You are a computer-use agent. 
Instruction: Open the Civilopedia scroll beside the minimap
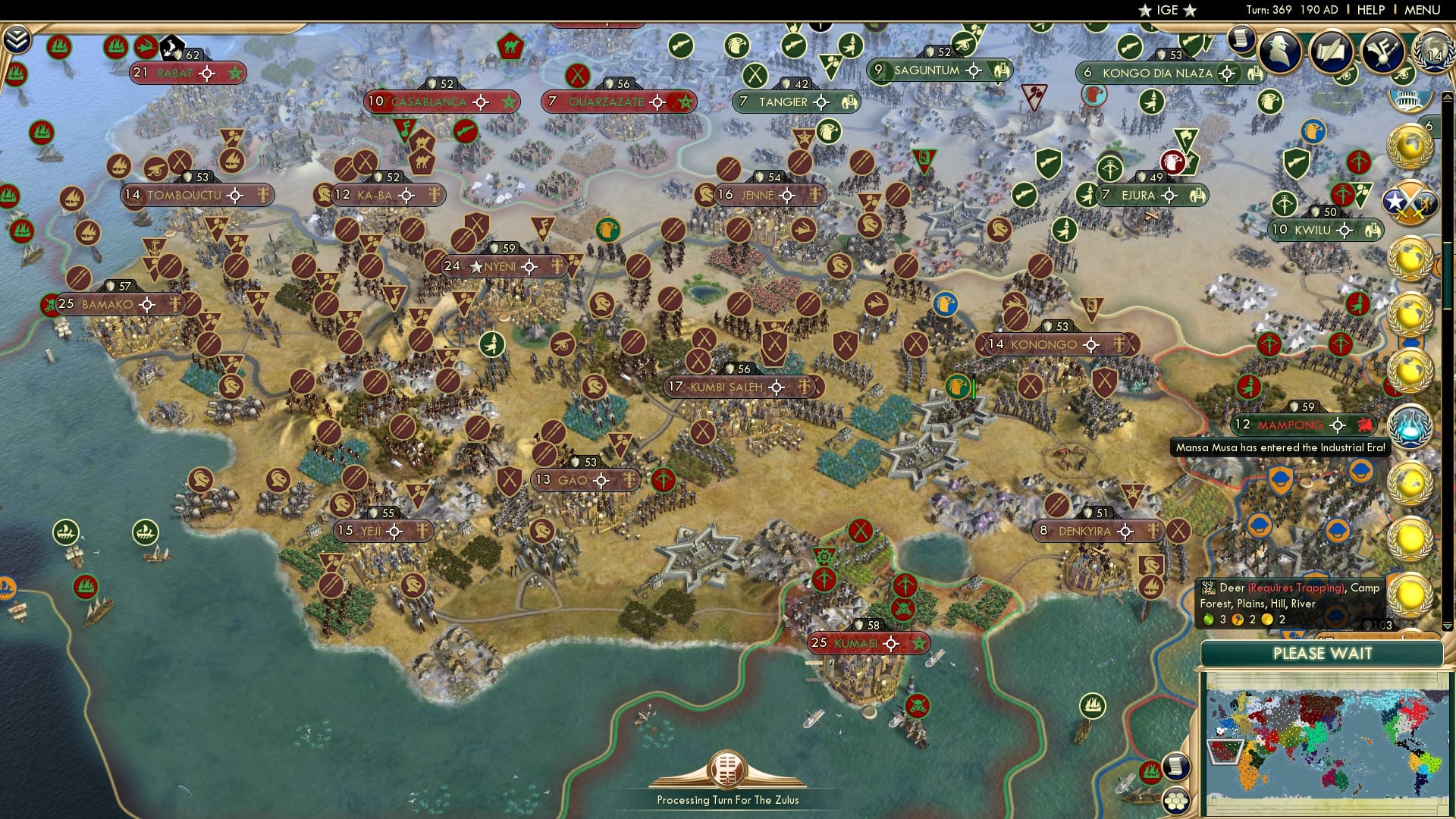[x=1176, y=767]
